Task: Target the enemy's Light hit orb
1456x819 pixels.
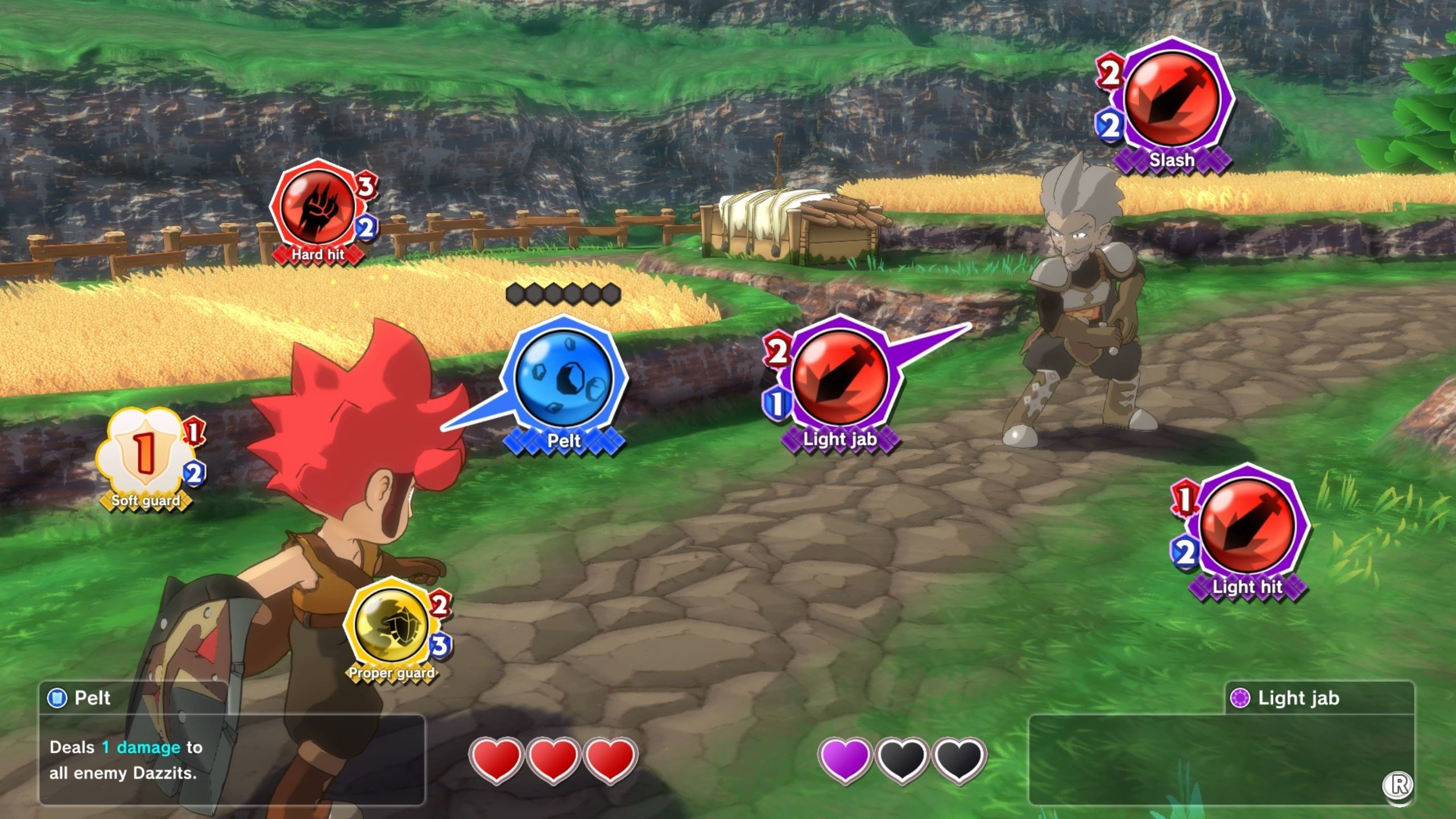Action: coord(1247,526)
